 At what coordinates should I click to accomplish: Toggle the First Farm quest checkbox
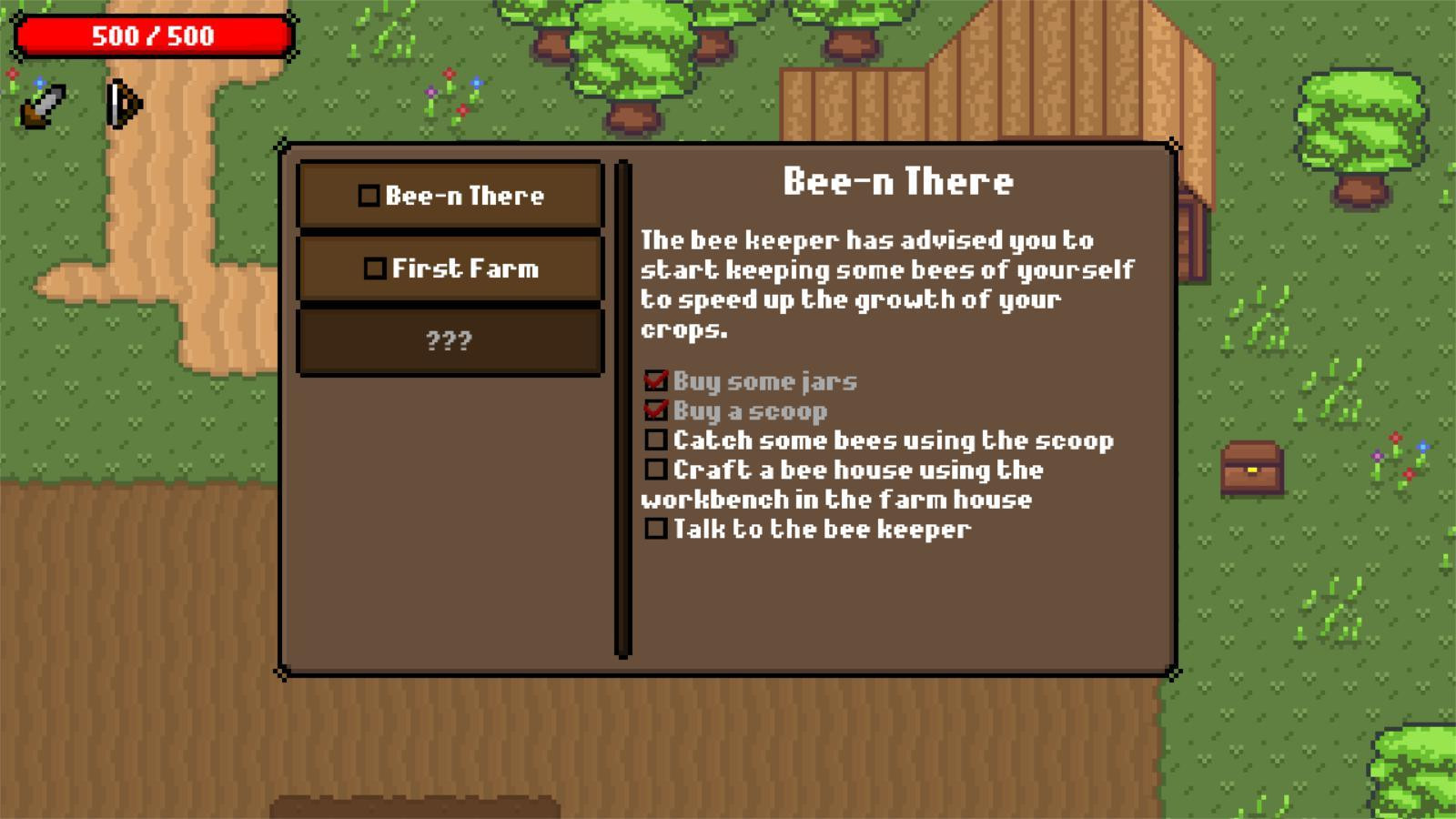point(376,267)
